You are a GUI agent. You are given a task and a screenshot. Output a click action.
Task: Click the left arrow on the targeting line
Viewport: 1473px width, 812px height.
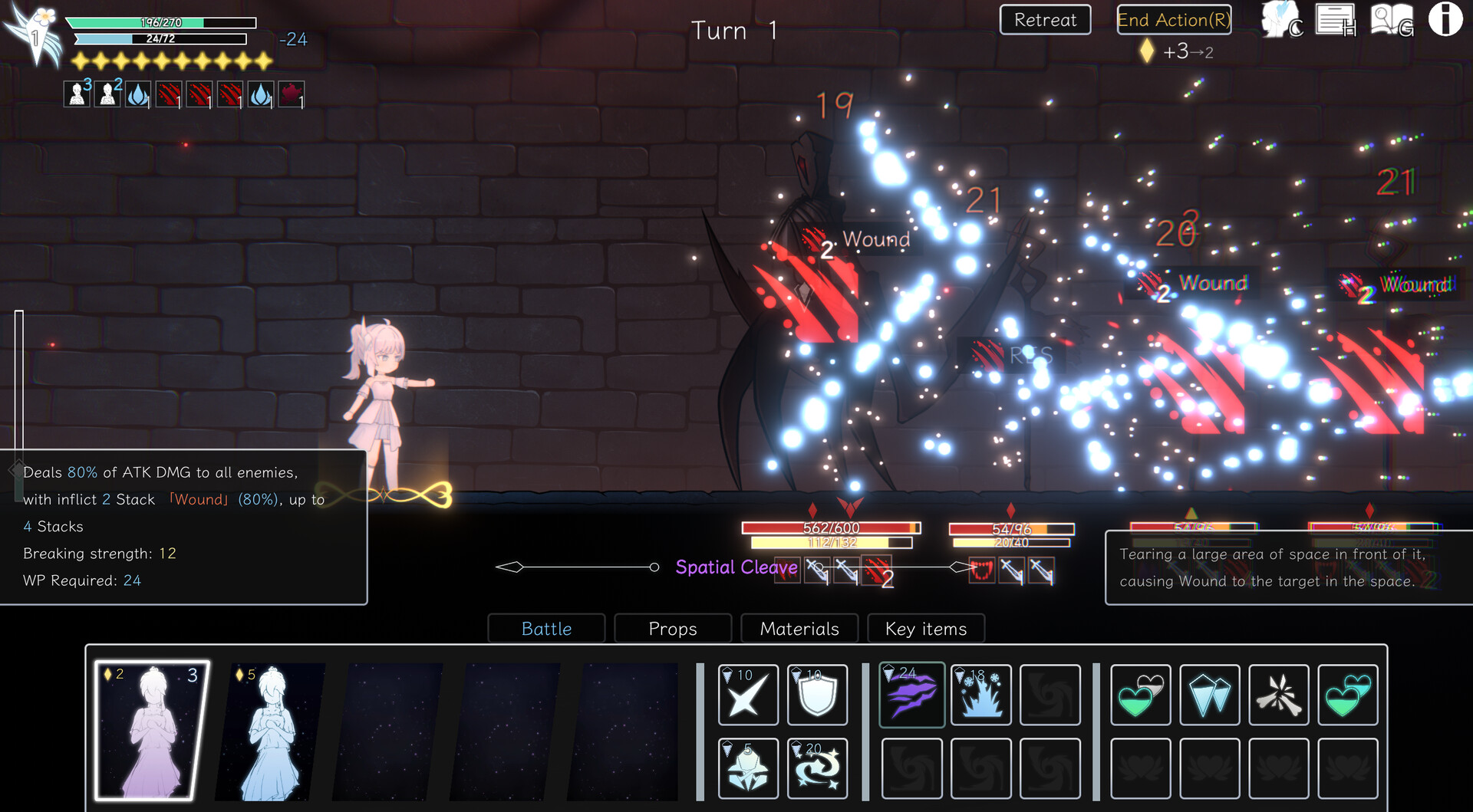(x=509, y=568)
